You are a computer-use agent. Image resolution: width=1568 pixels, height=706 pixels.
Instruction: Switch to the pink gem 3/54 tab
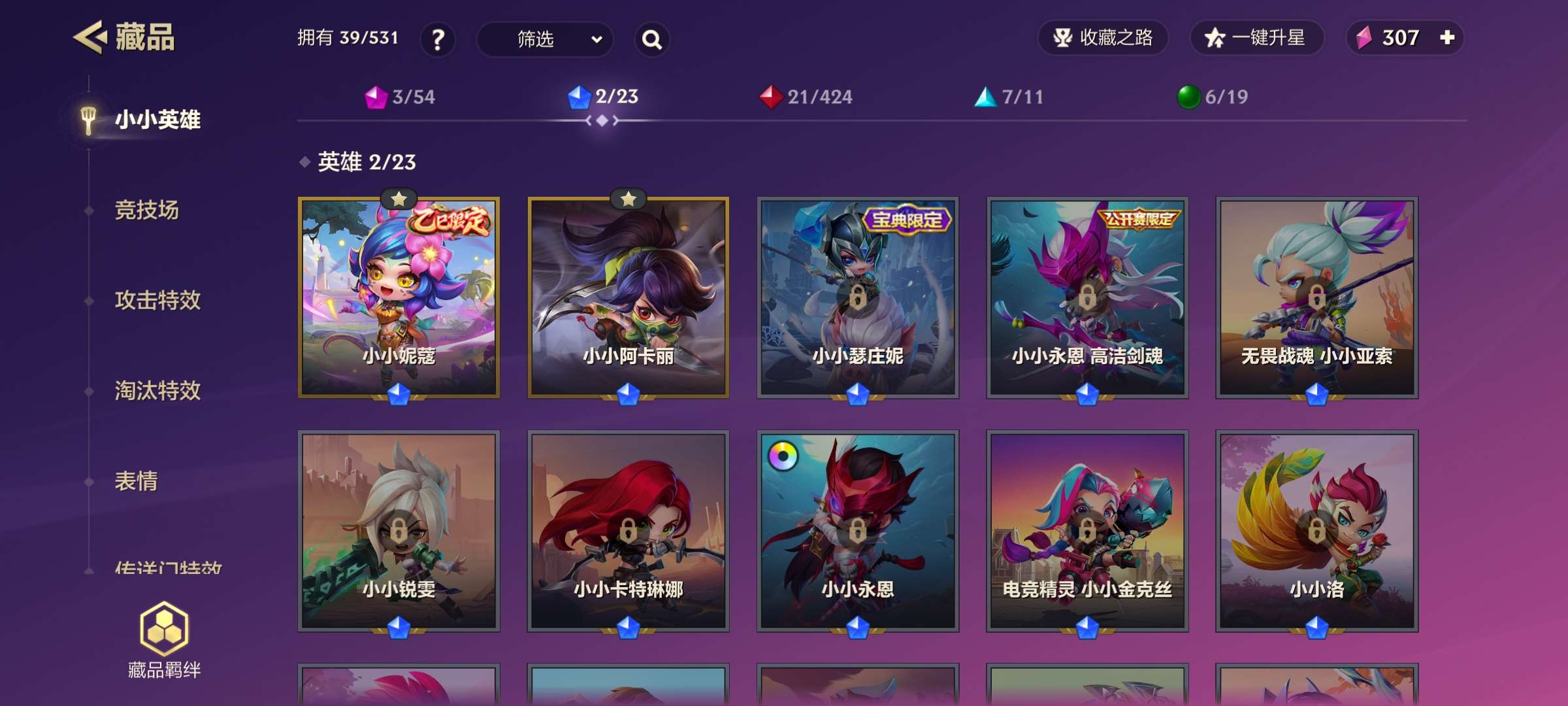(x=400, y=97)
